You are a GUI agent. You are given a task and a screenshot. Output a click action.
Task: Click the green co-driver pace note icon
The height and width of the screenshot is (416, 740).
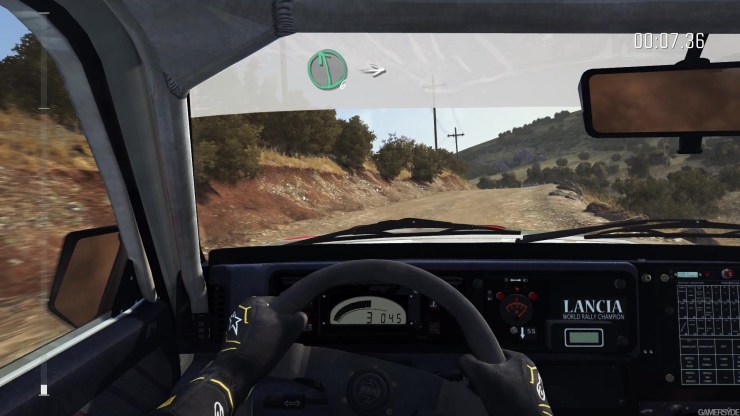pos(327,69)
